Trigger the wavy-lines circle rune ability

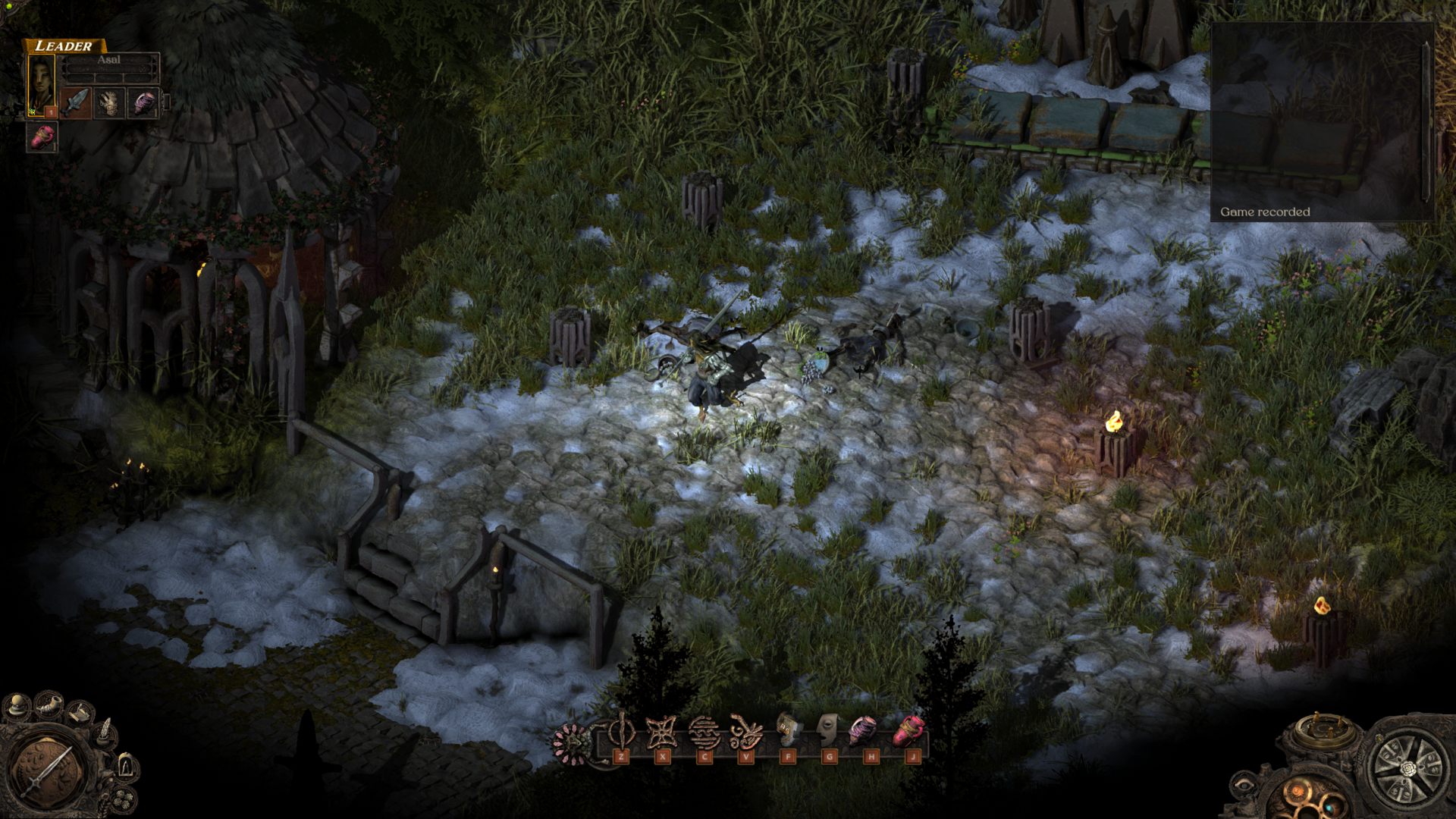coord(704,733)
